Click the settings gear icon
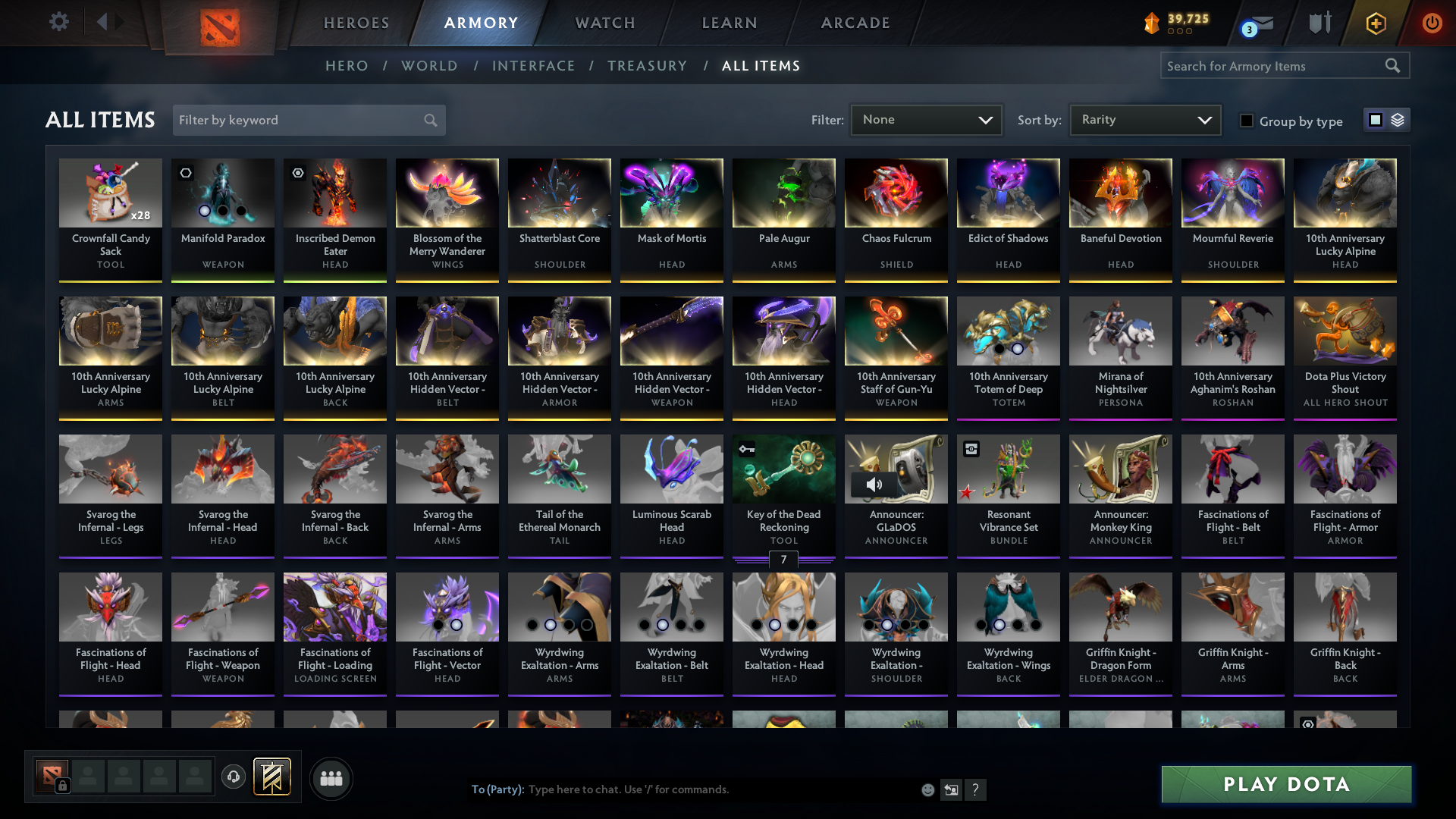 [59, 23]
